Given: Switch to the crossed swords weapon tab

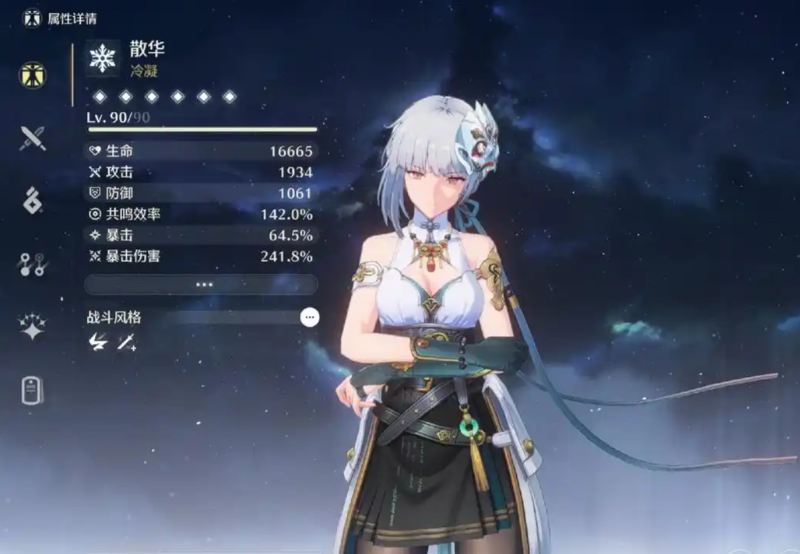Looking at the screenshot, I should [x=33, y=137].
